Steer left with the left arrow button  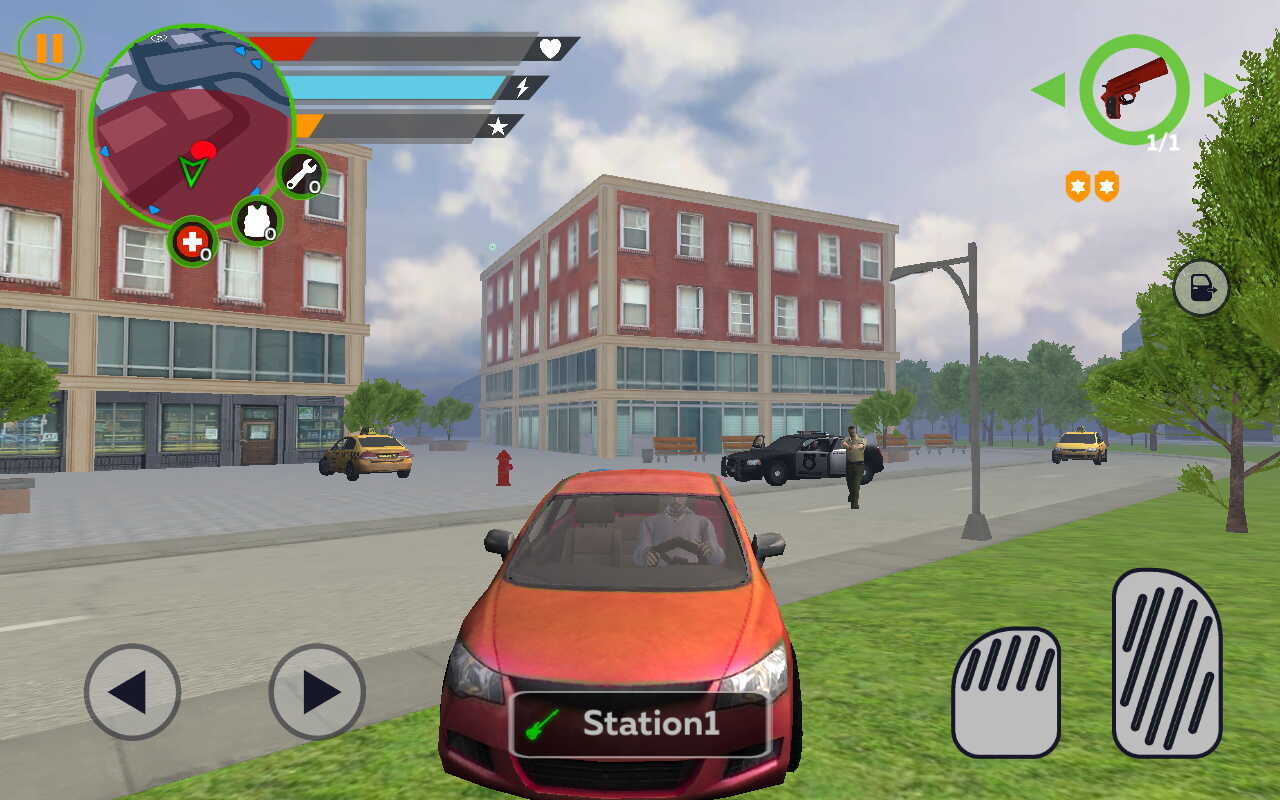click(x=132, y=691)
